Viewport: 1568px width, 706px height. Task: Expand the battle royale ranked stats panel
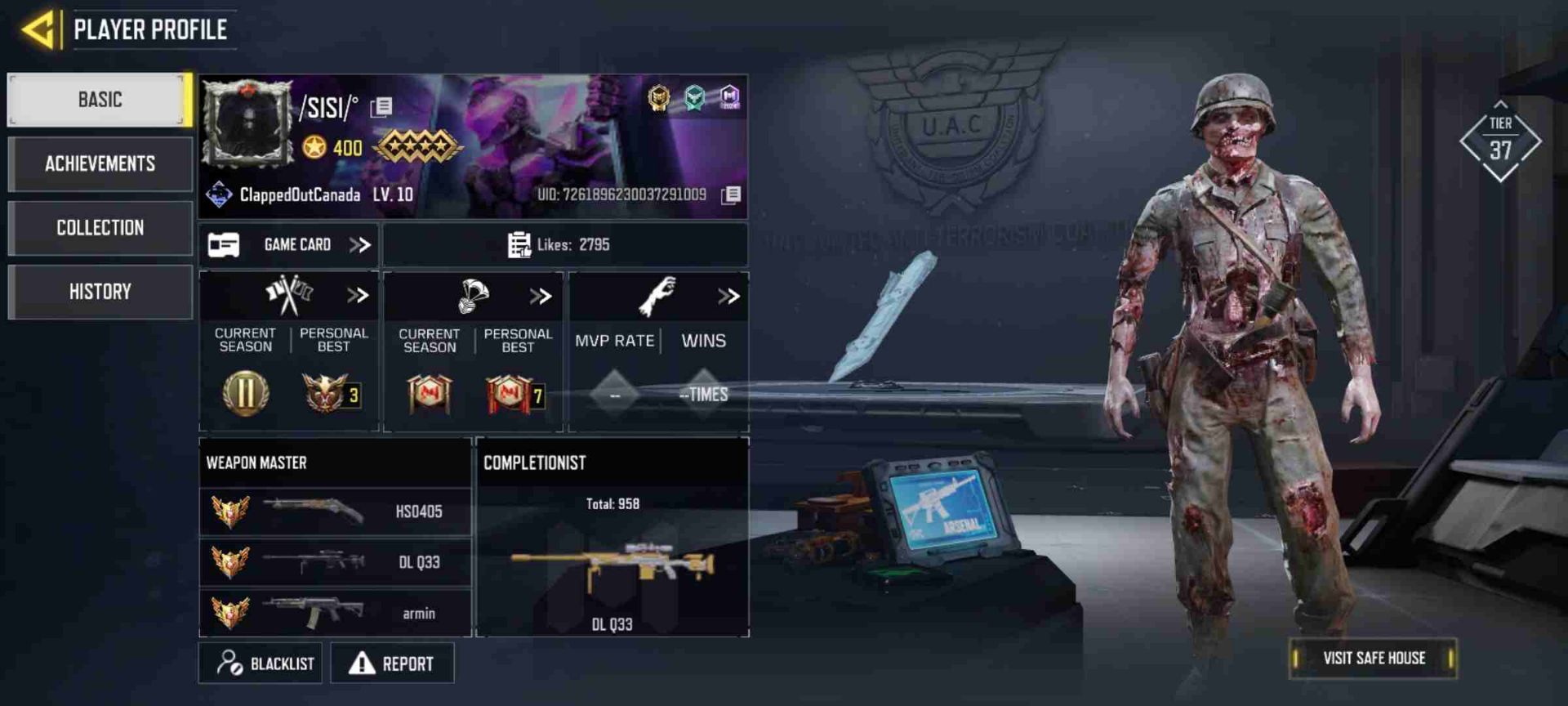pyautogui.click(x=541, y=296)
